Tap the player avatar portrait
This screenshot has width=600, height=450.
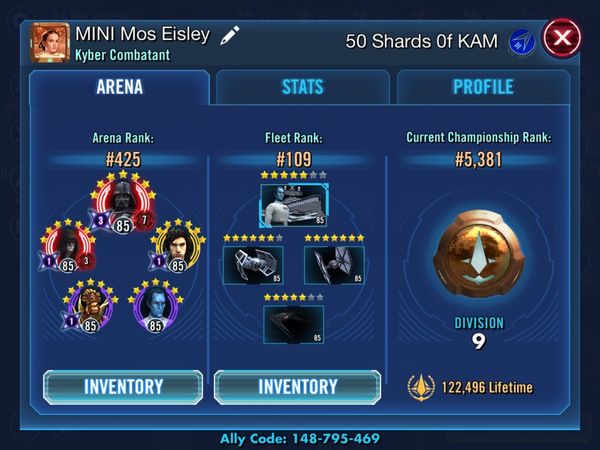pyautogui.click(x=52, y=42)
